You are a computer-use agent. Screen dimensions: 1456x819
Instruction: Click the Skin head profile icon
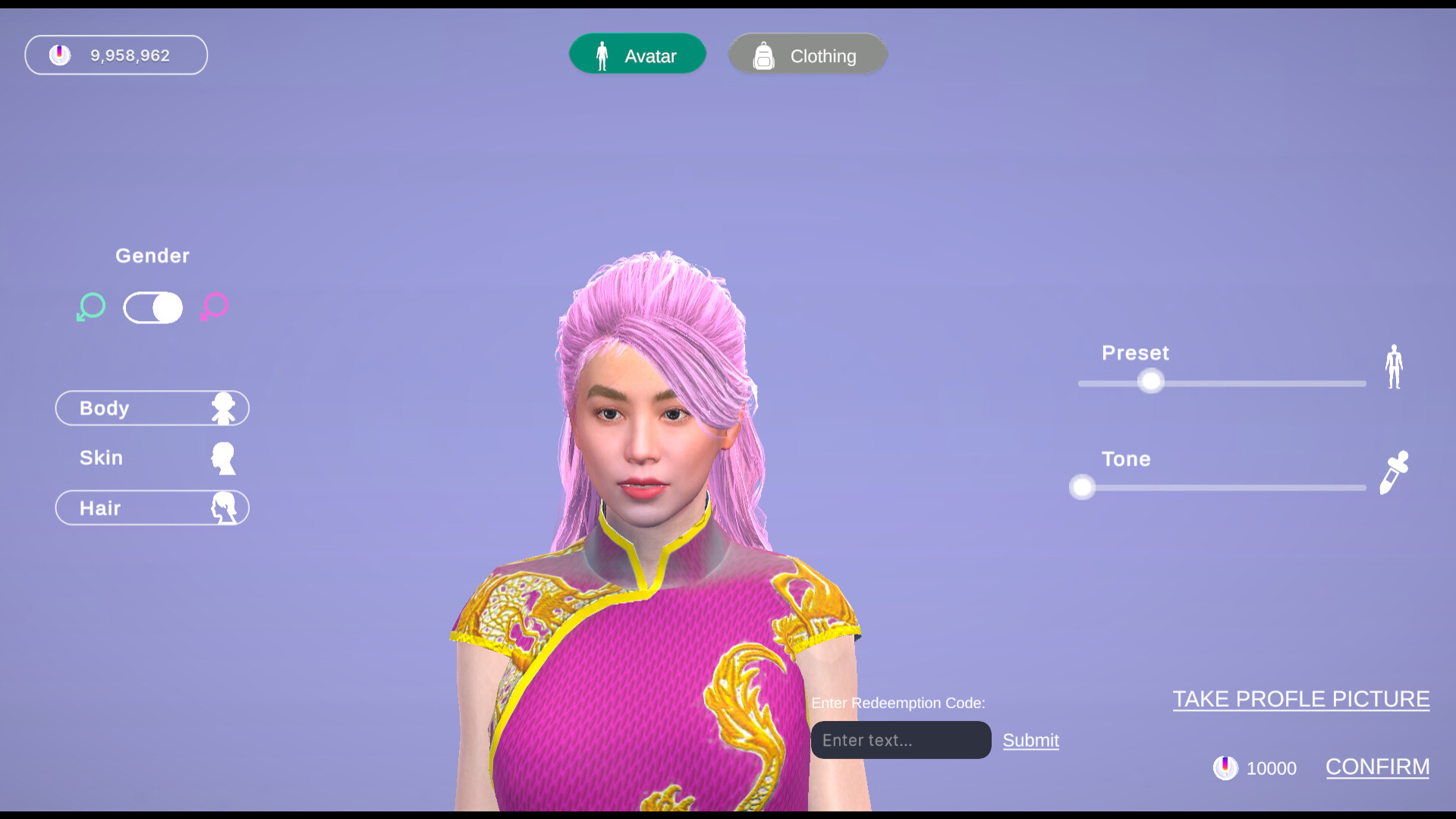pos(223,458)
